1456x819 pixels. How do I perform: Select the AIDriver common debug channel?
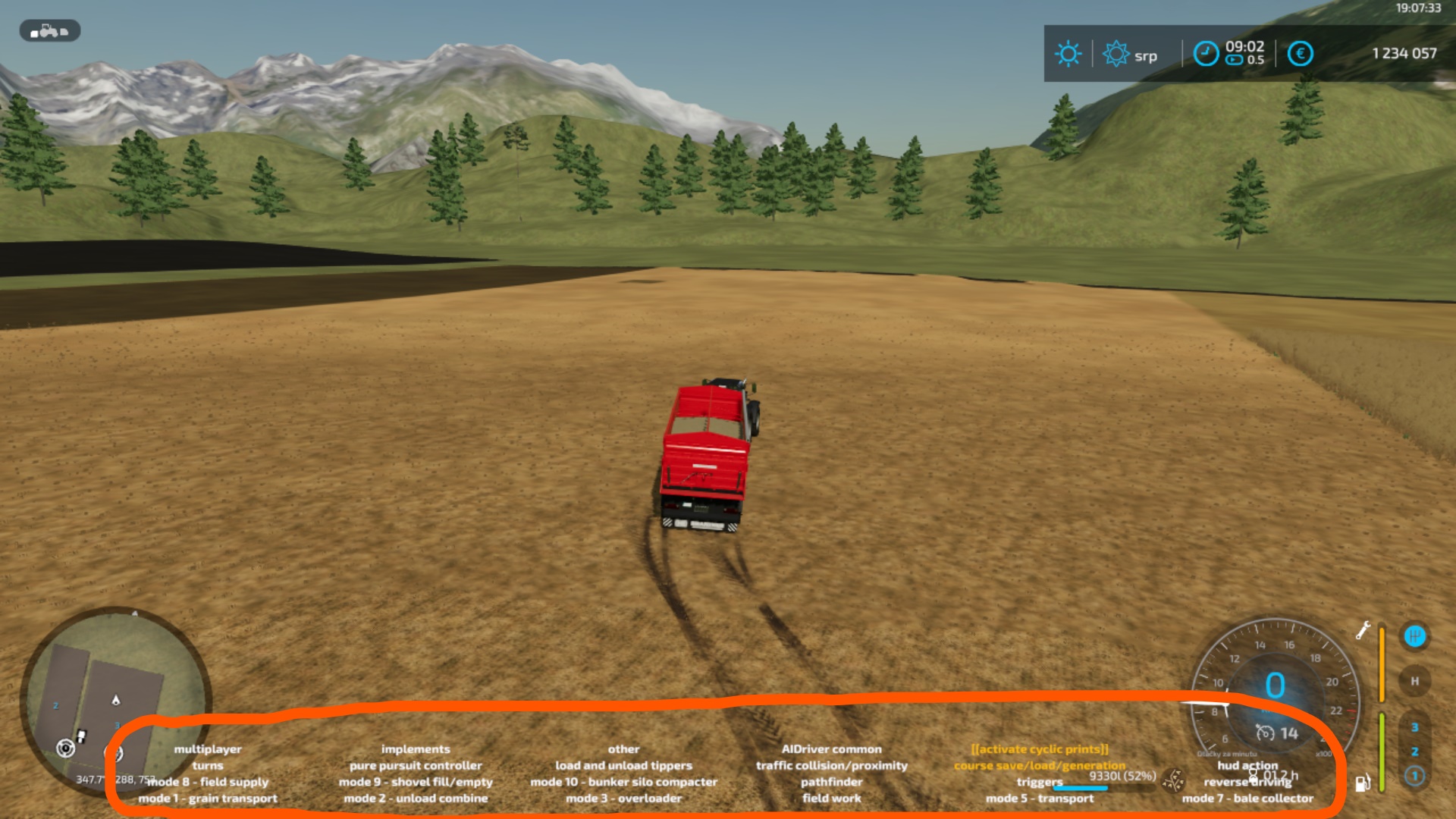click(831, 749)
